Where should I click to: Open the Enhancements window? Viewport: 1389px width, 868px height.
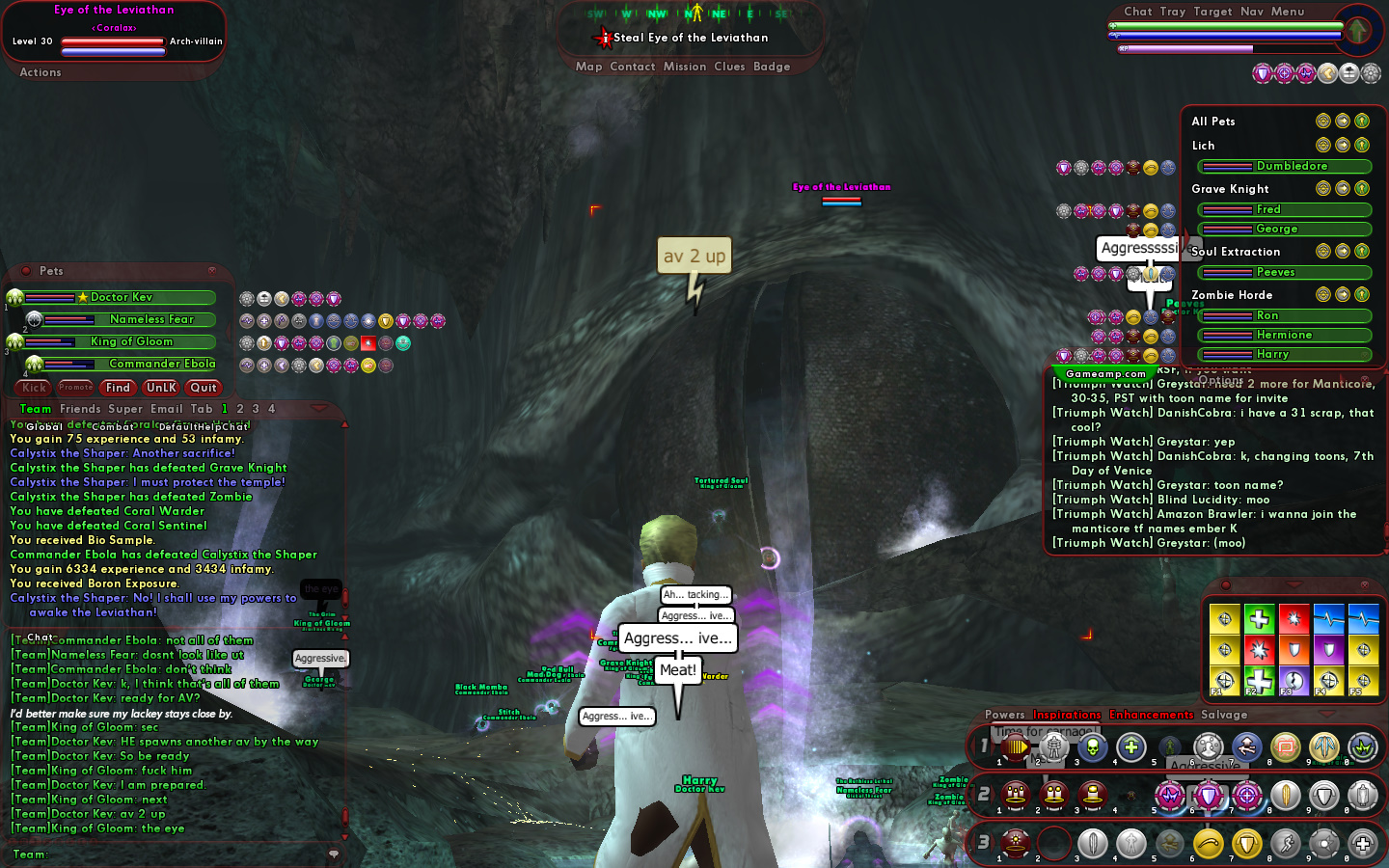click(1151, 715)
